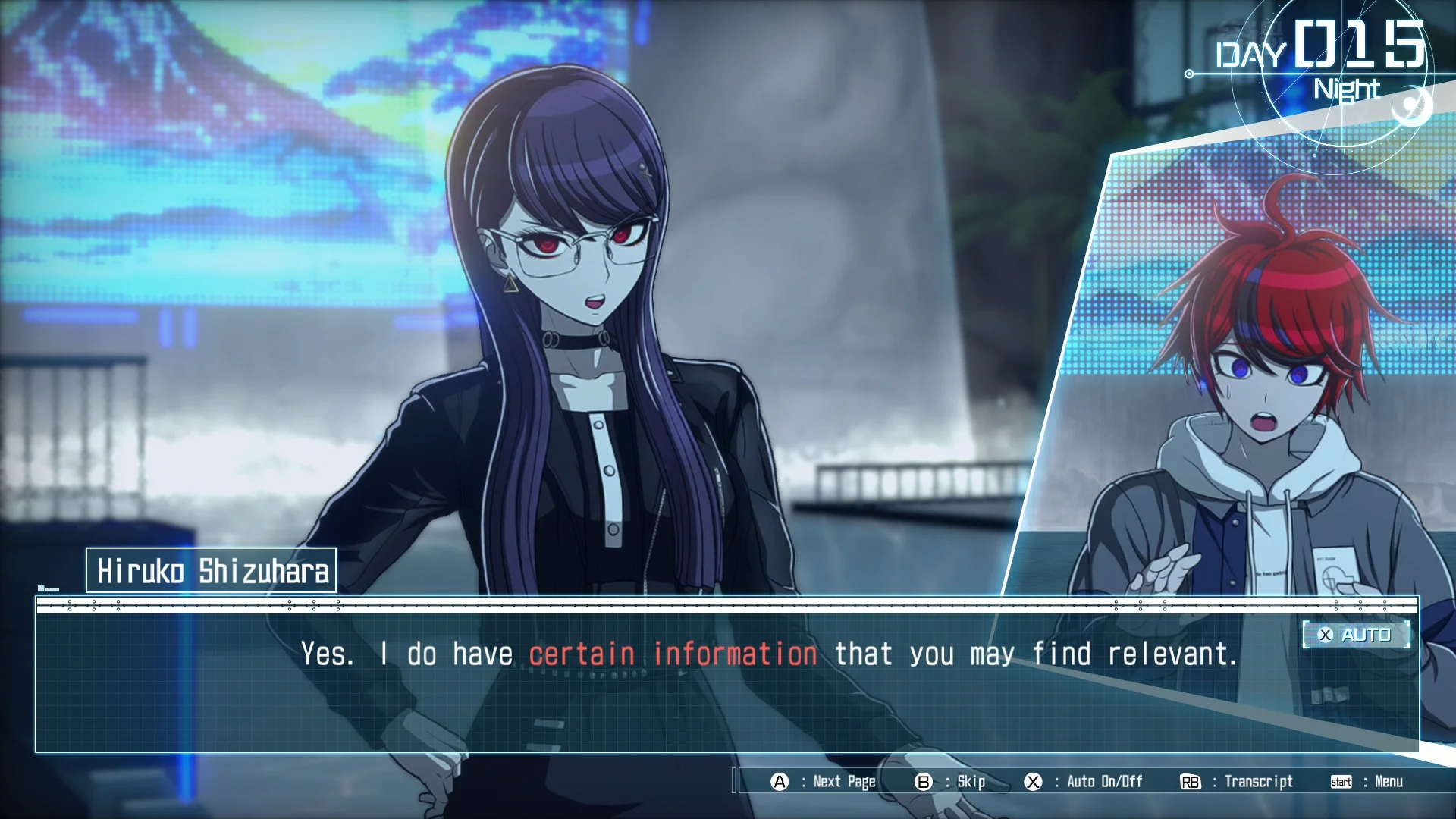Toggle the AUTO indicator in dialogue box
Viewport: 1456px width, 819px height.
tap(1356, 635)
